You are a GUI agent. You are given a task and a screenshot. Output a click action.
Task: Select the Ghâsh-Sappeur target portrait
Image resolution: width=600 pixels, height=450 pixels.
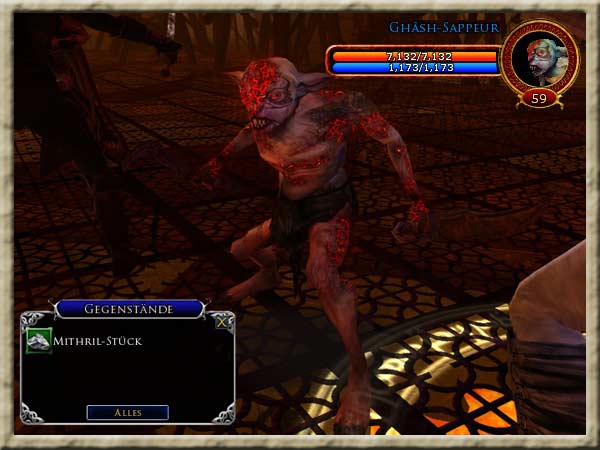click(x=539, y=59)
